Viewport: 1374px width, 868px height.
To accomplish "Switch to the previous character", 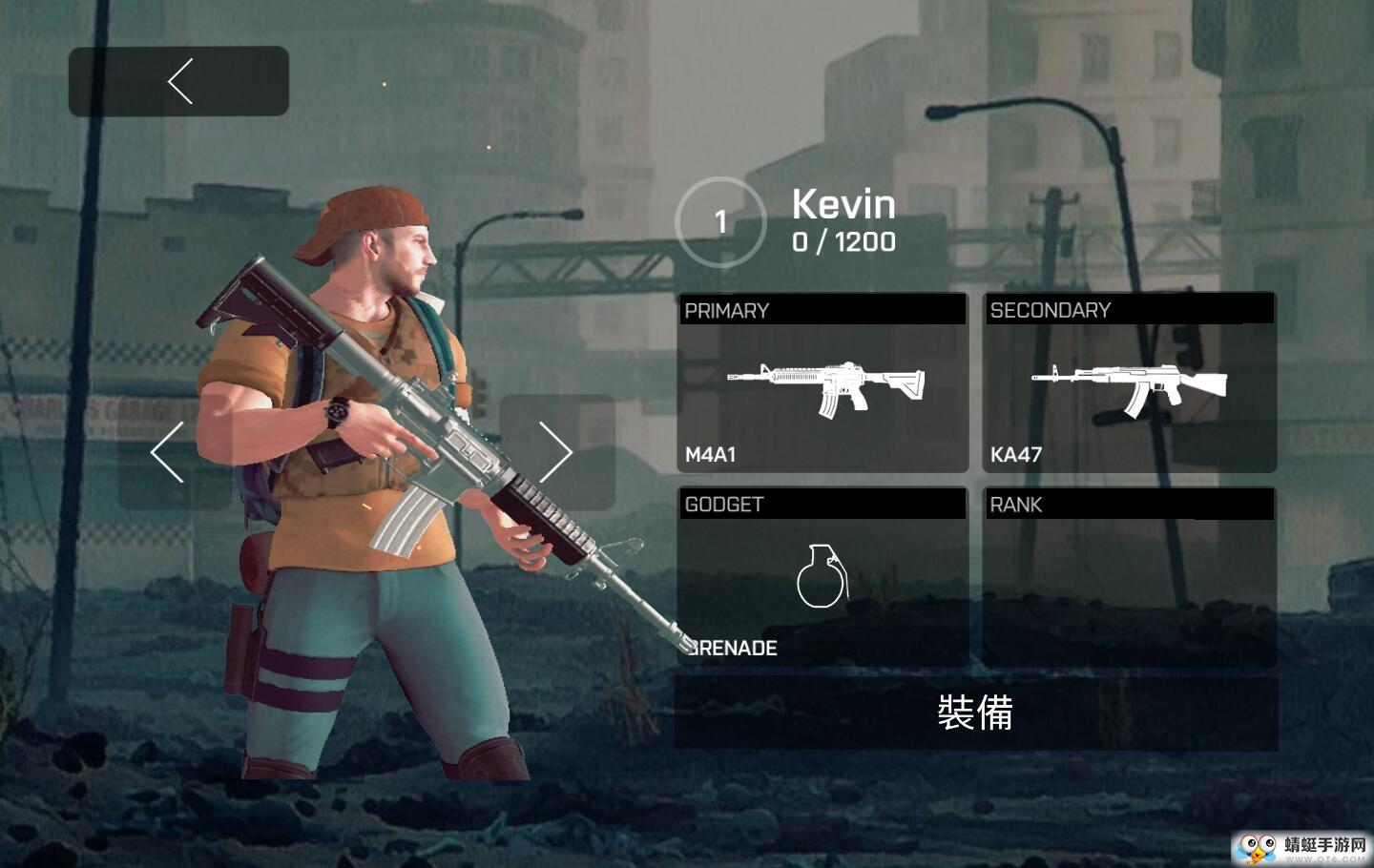I will pos(169,452).
